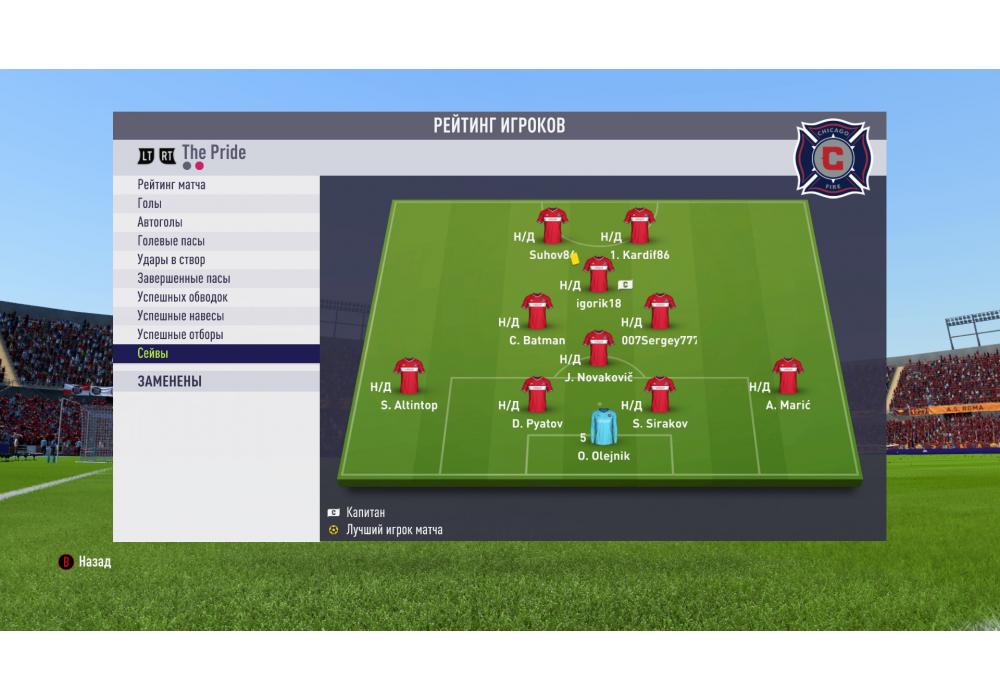Select A. Marić on the formation

788,376
